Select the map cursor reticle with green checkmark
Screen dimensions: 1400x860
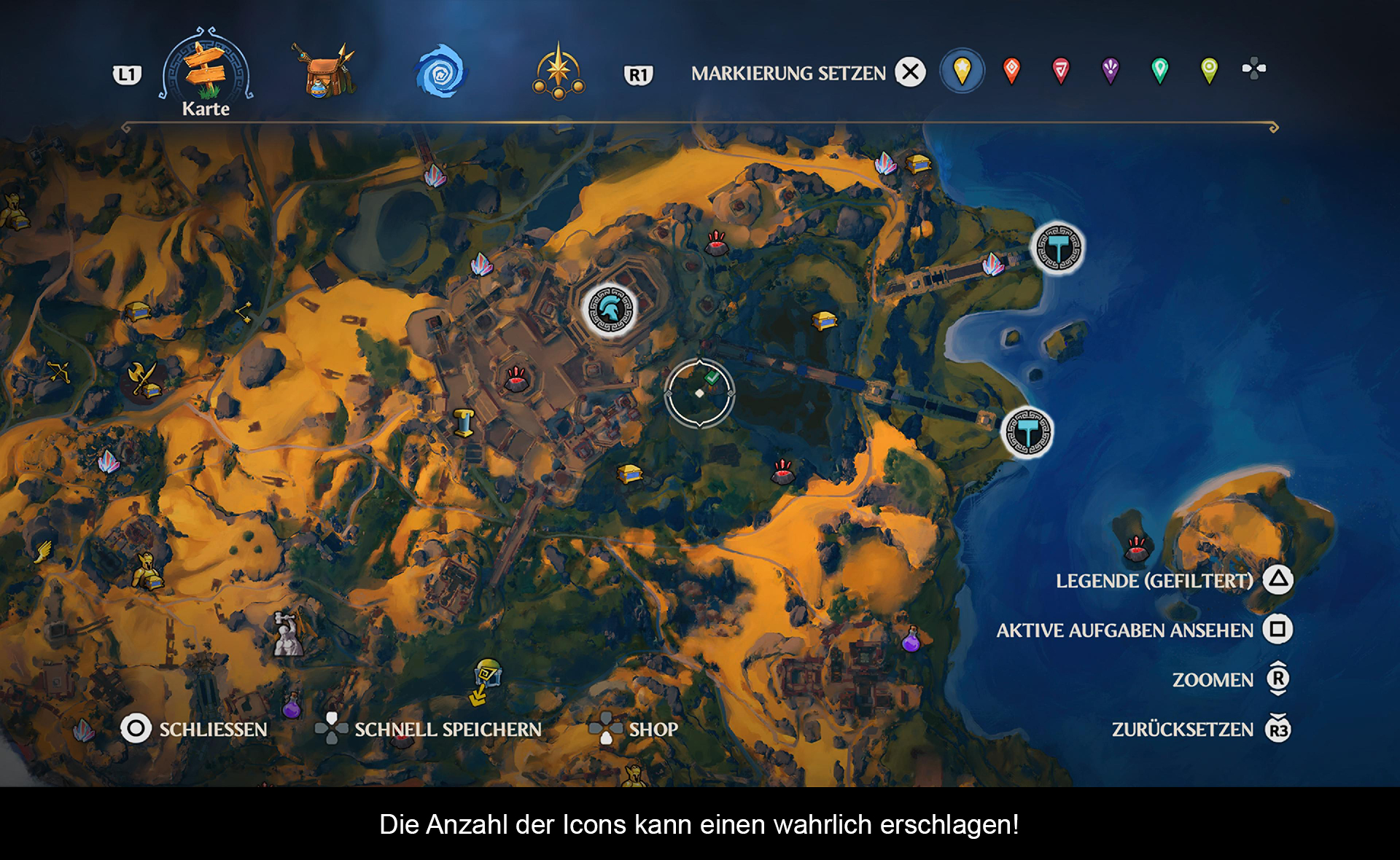pyautogui.click(x=700, y=394)
